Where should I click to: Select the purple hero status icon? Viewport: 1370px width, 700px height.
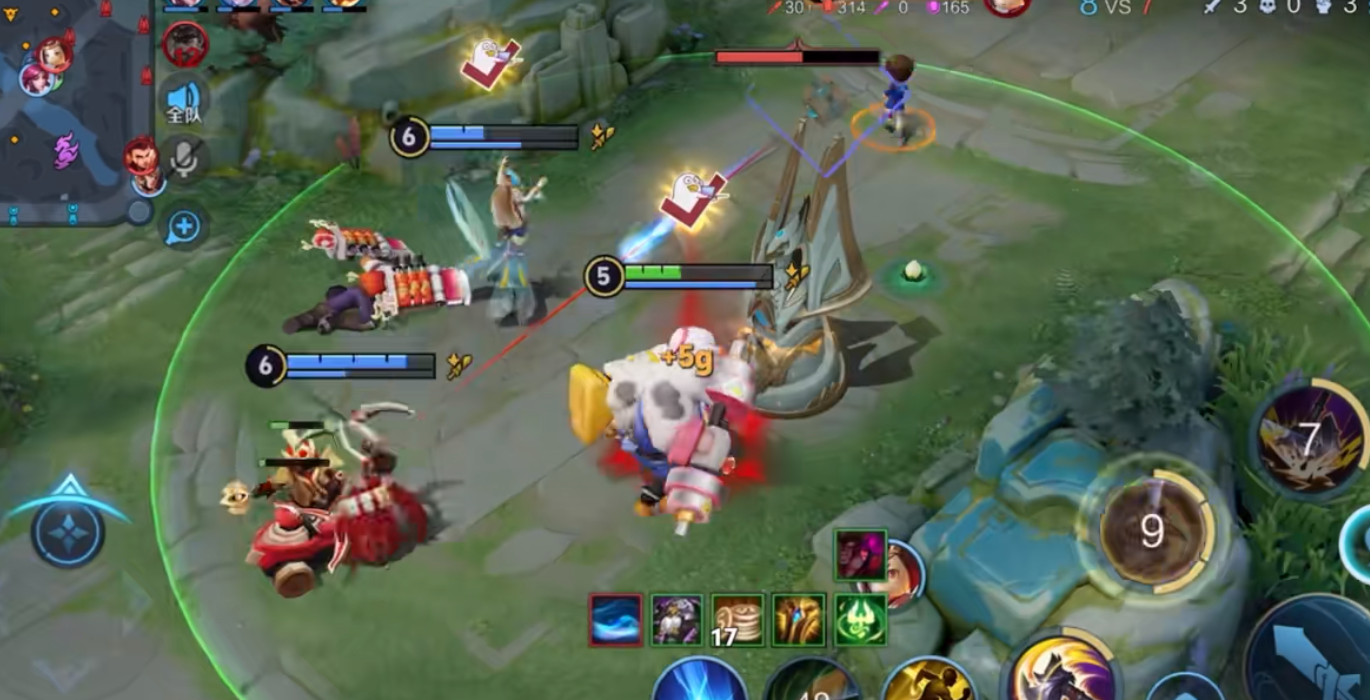point(676,620)
